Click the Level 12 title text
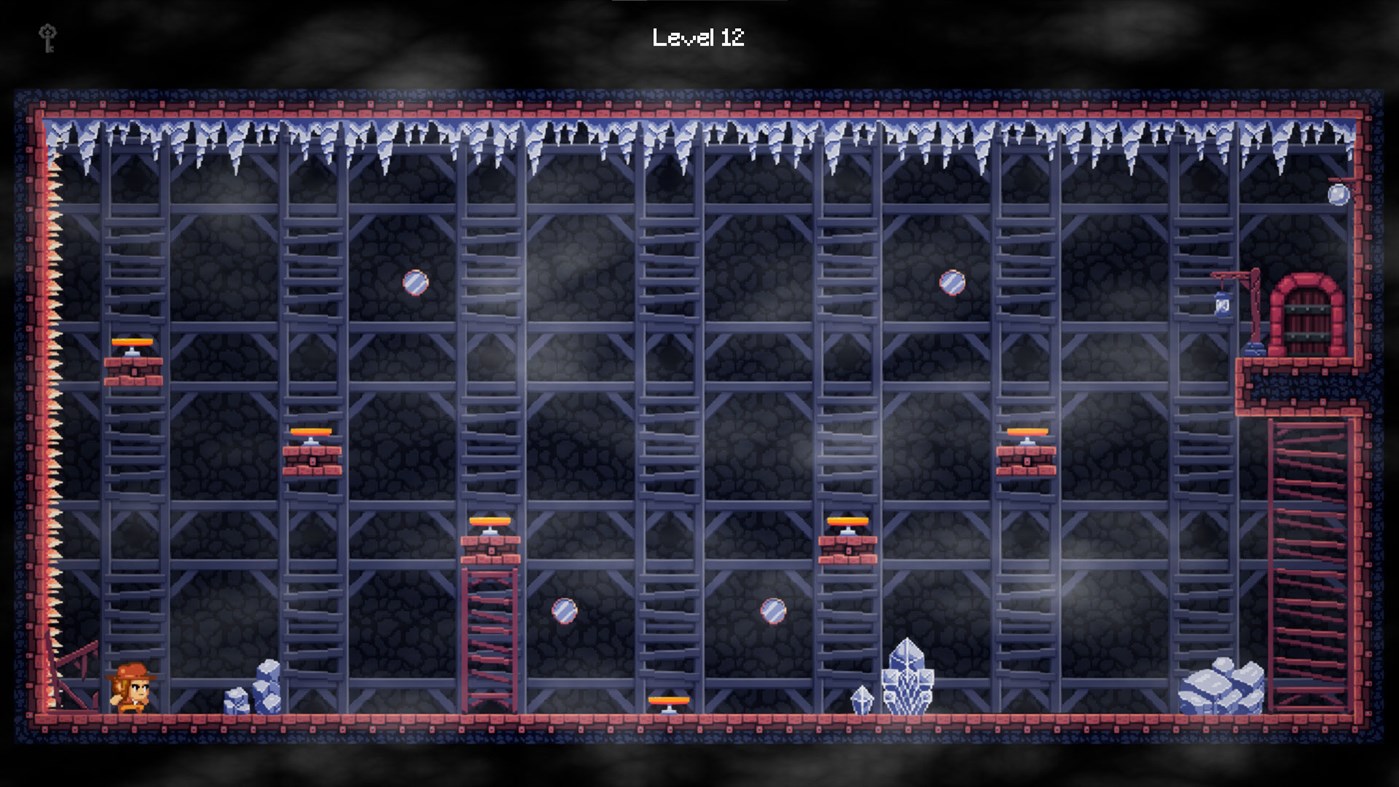This screenshot has width=1399, height=787. (698, 38)
